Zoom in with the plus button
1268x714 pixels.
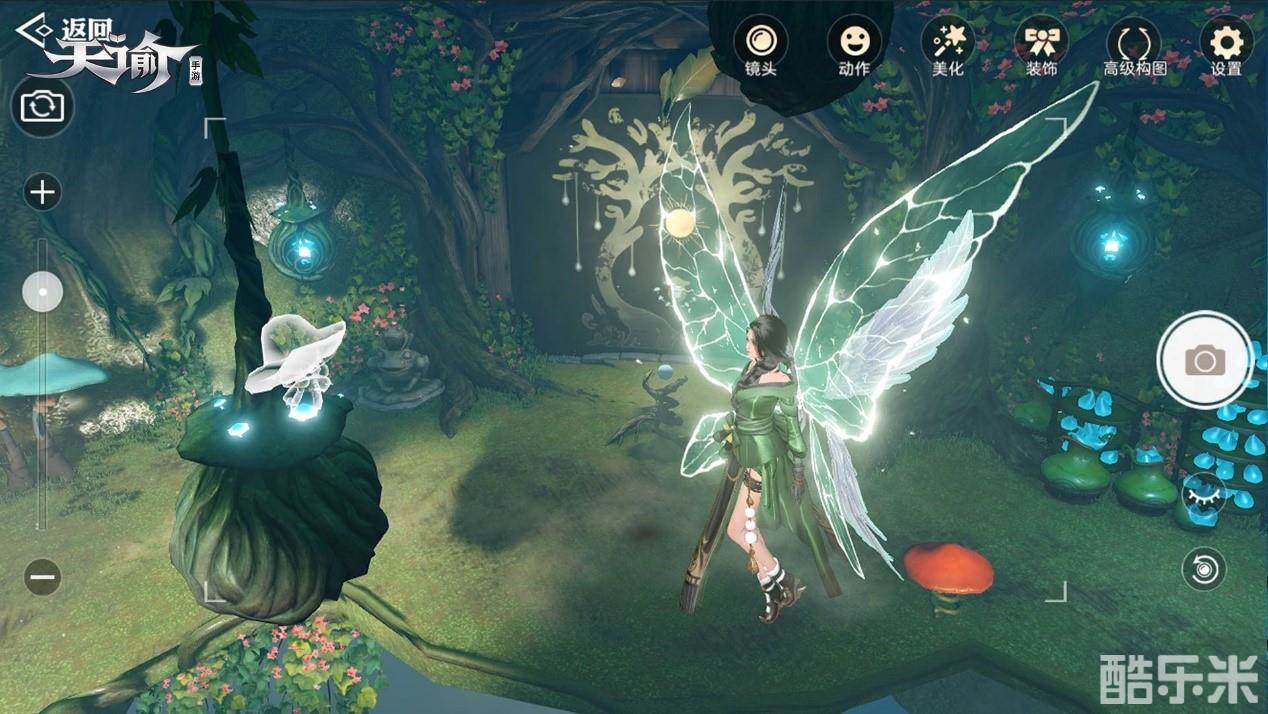(x=42, y=192)
